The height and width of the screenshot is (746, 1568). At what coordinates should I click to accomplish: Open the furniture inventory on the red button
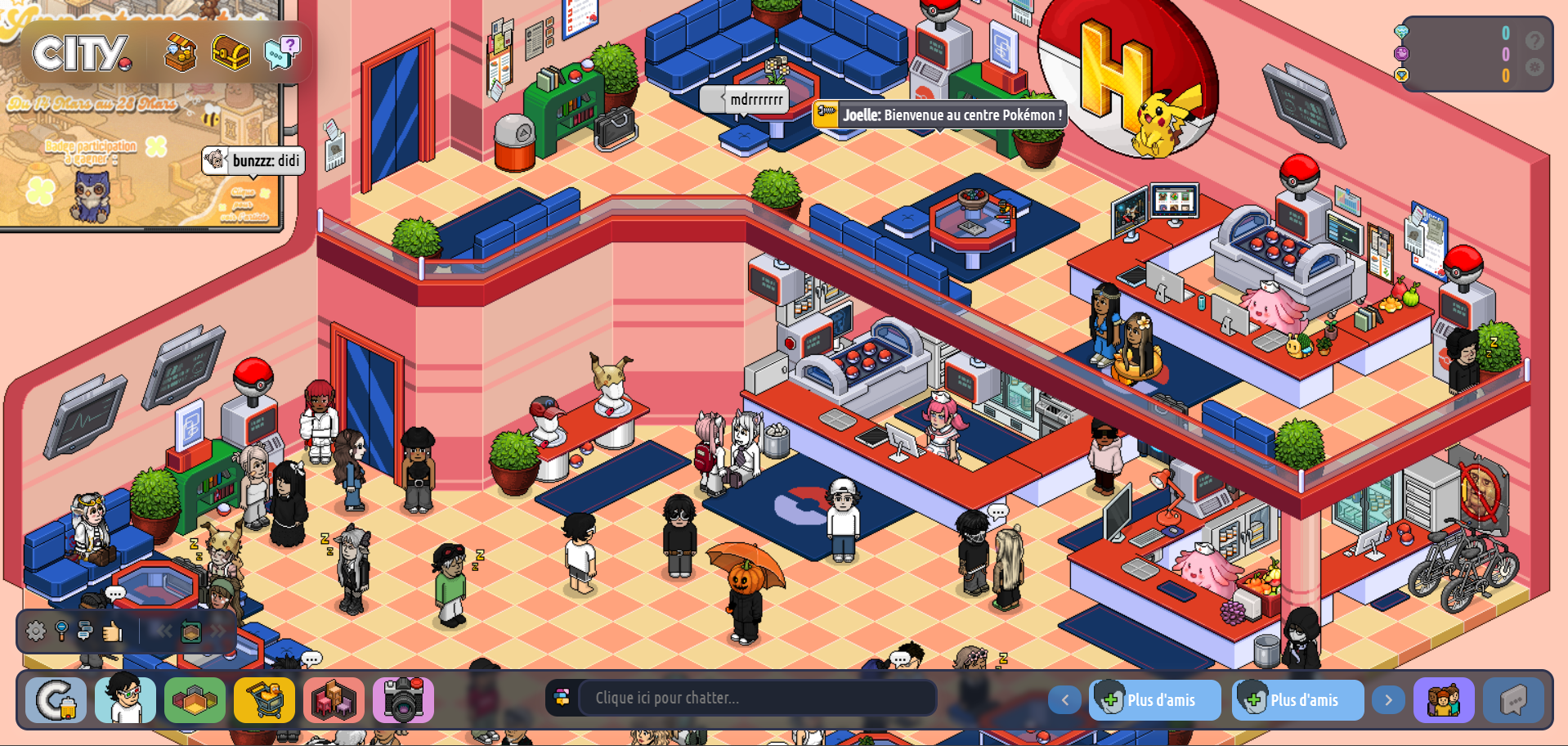[x=334, y=700]
